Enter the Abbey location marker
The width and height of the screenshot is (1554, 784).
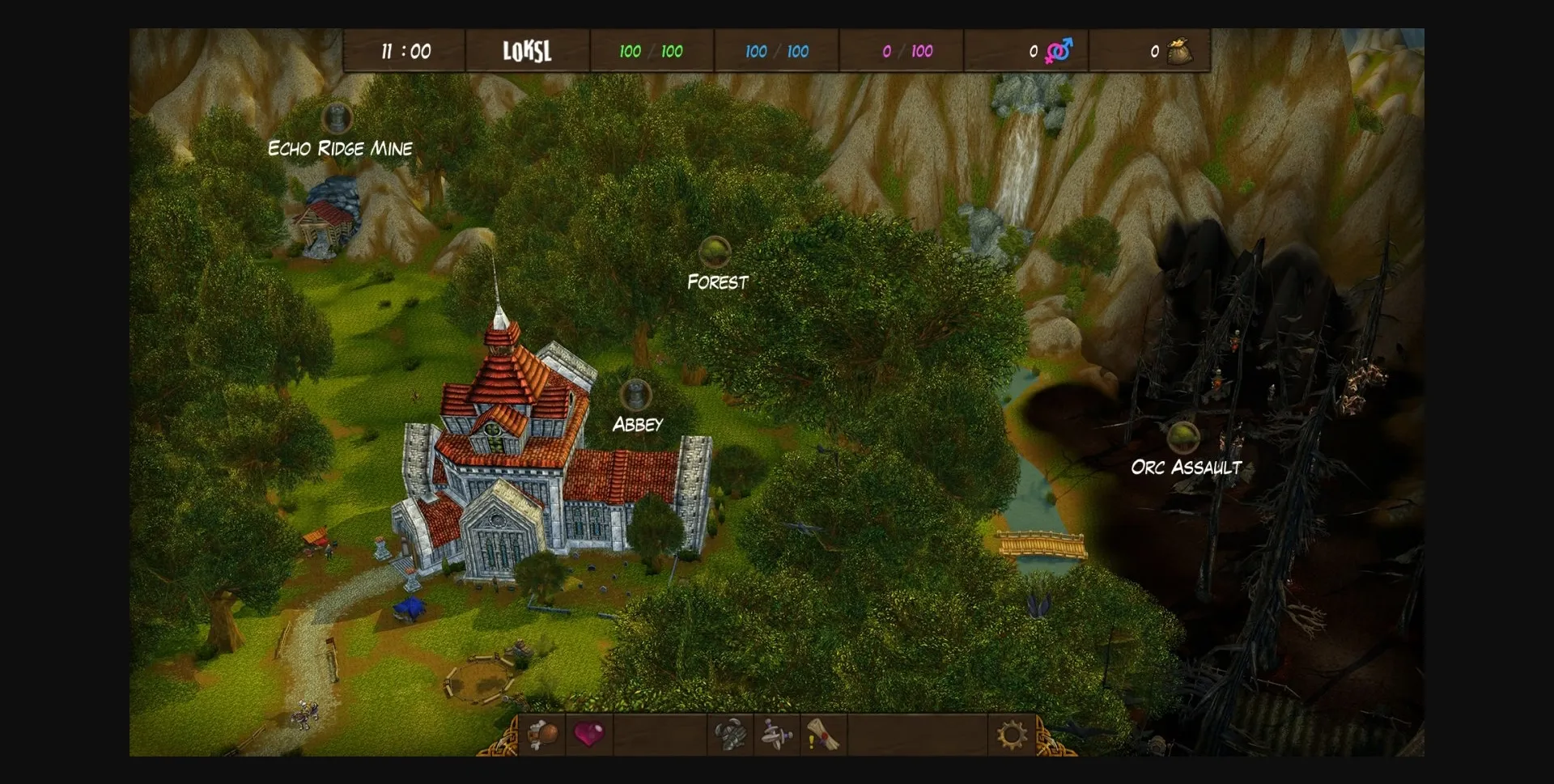click(635, 396)
